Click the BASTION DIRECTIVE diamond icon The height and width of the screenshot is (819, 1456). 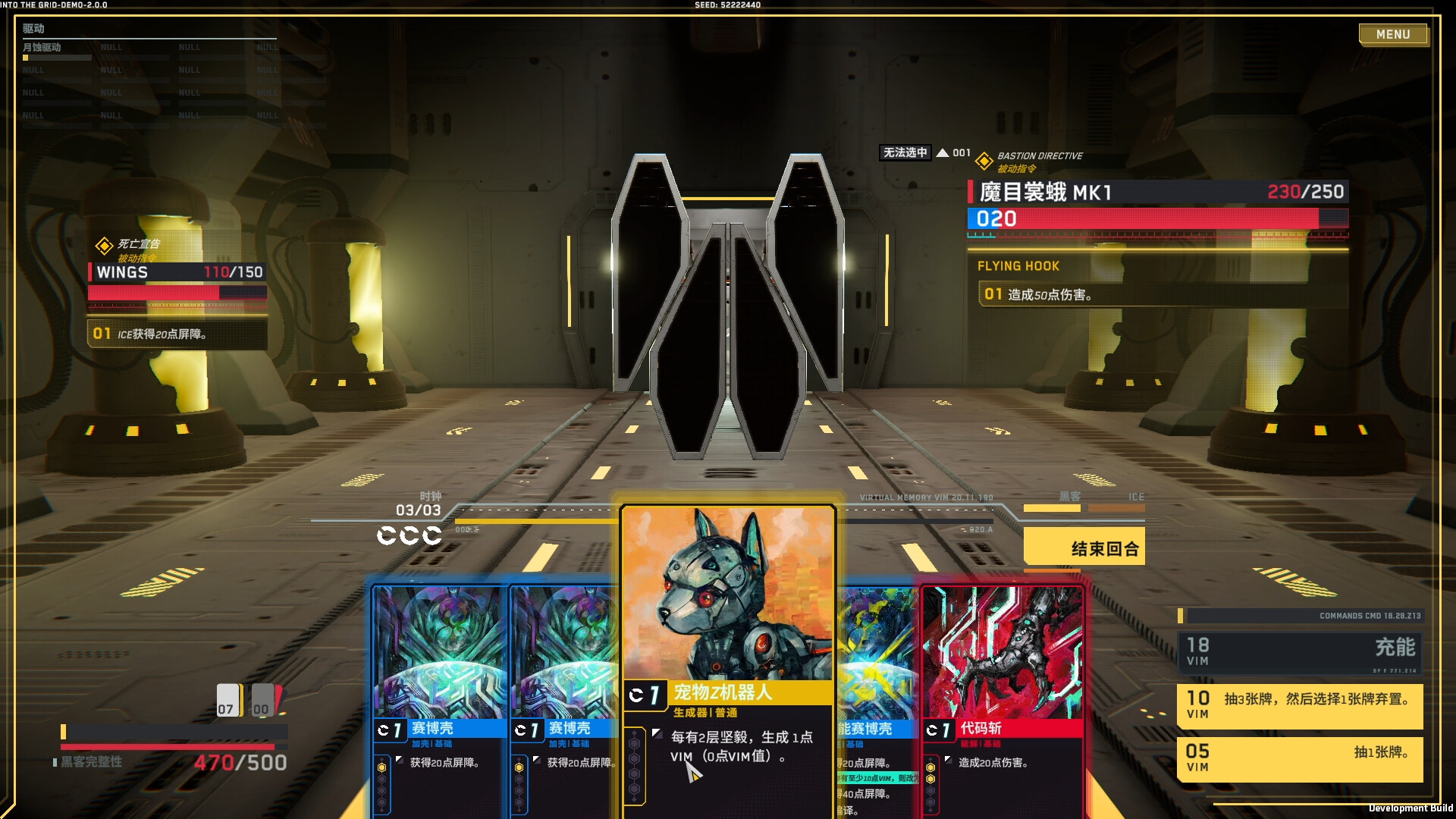click(x=984, y=159)
